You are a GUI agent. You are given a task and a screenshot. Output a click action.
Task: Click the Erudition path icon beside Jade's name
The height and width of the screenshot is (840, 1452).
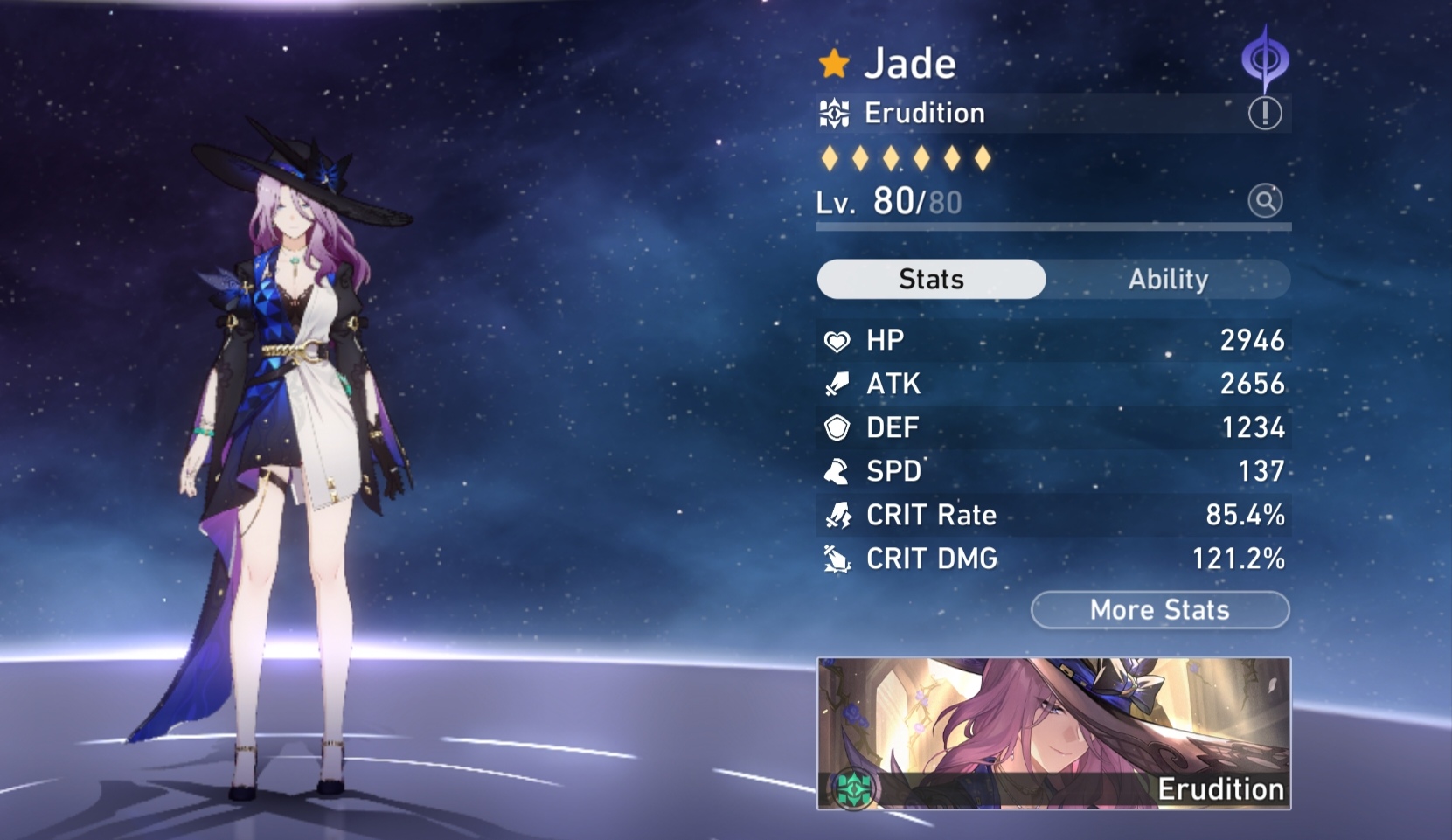coord(835,112)
